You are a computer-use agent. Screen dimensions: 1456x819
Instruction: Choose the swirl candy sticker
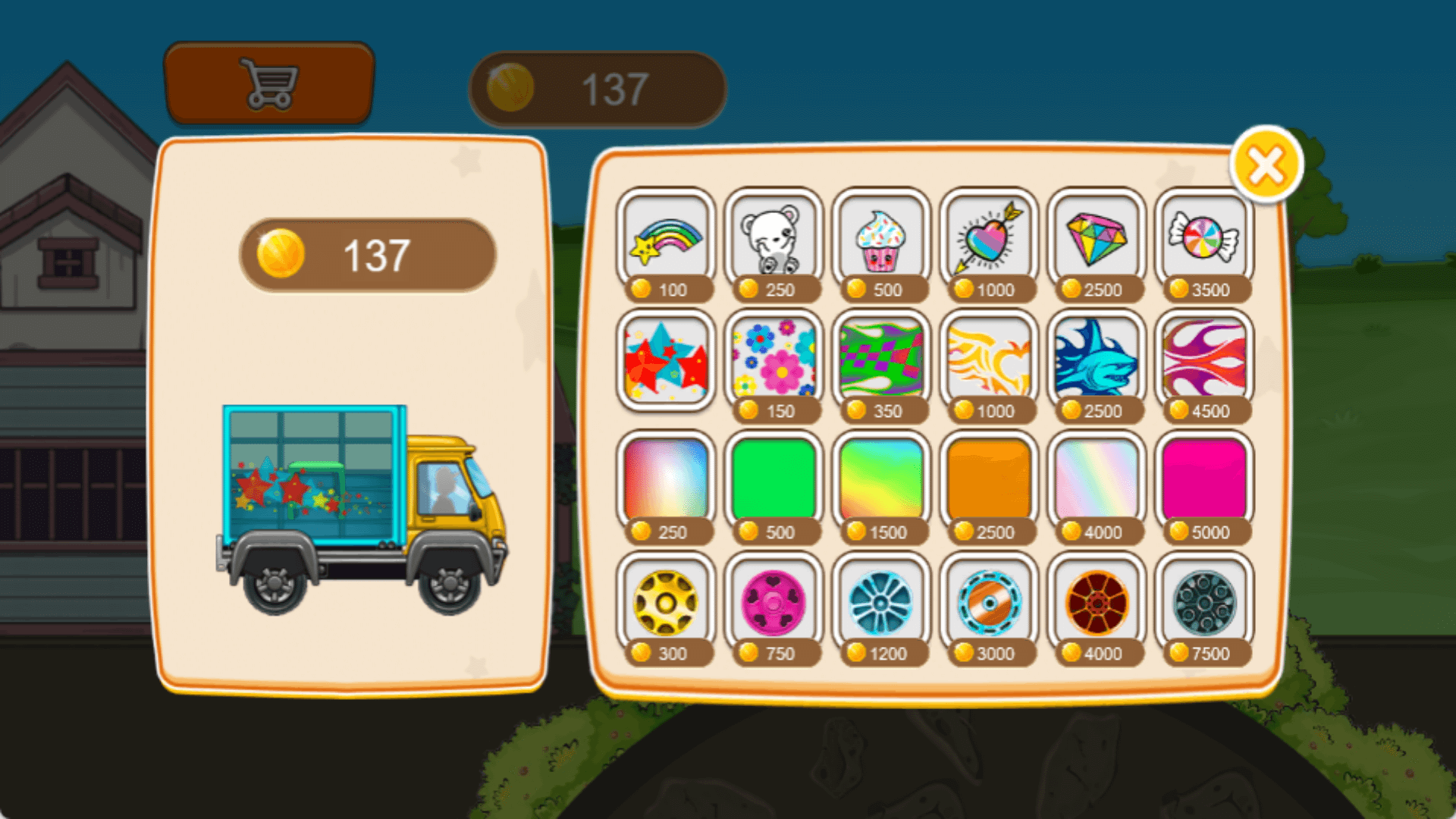(x=1203, y=240)
